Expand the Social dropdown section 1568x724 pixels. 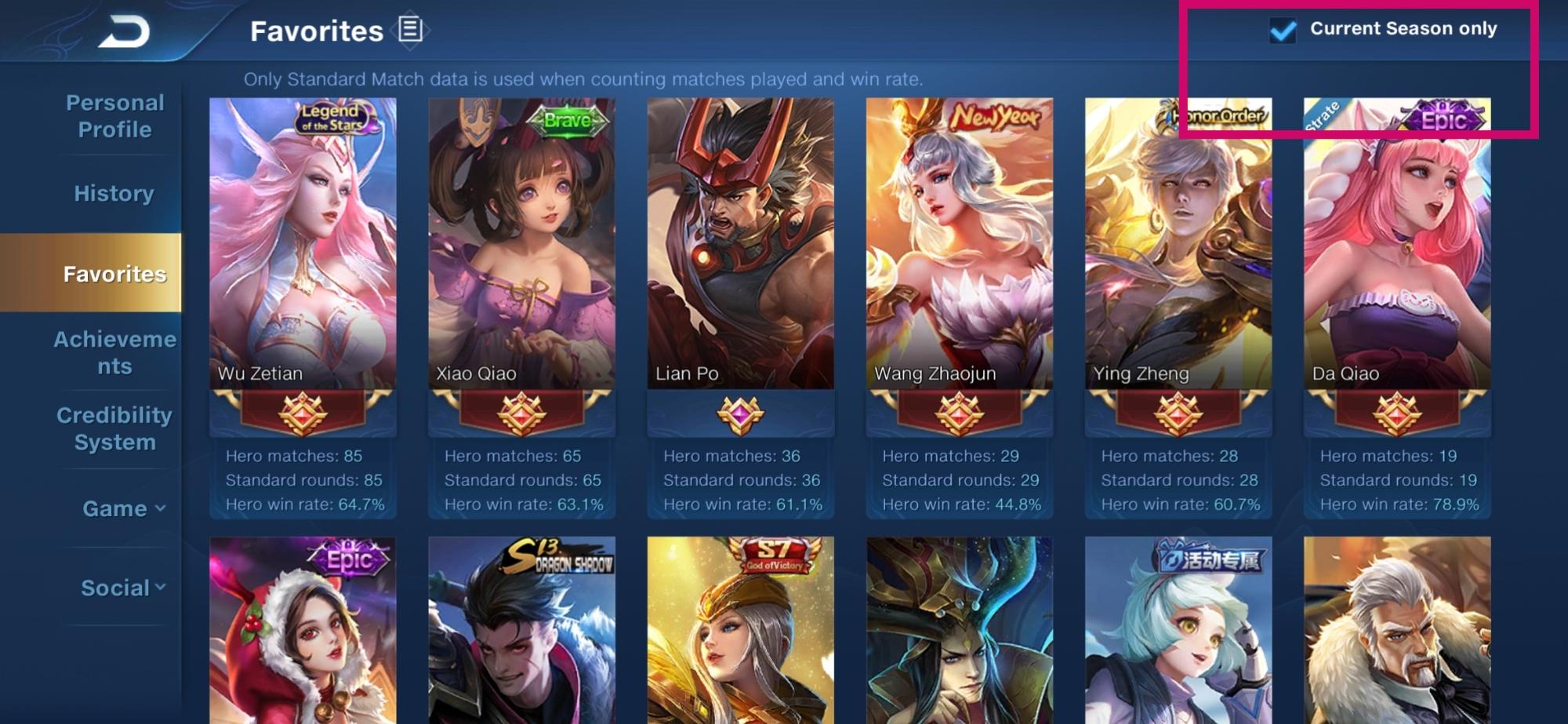(x=124, y=588)
